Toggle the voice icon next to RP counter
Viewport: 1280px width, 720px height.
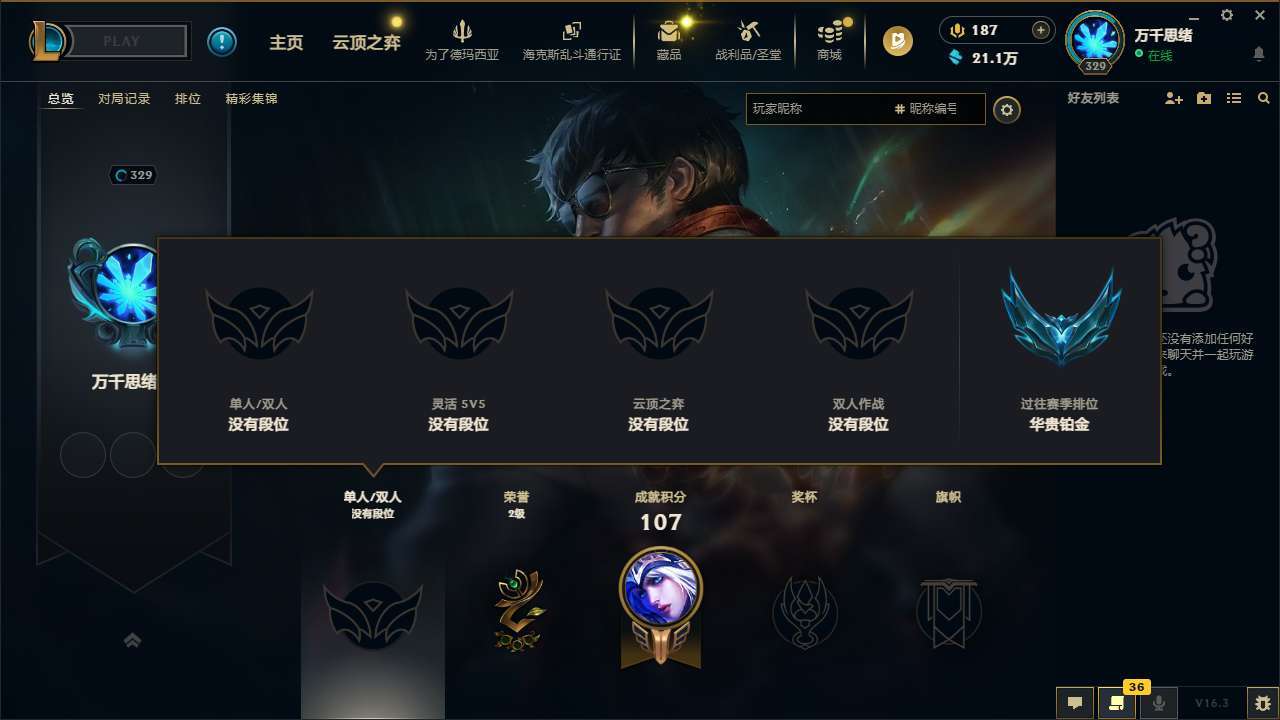coord(956,30)
